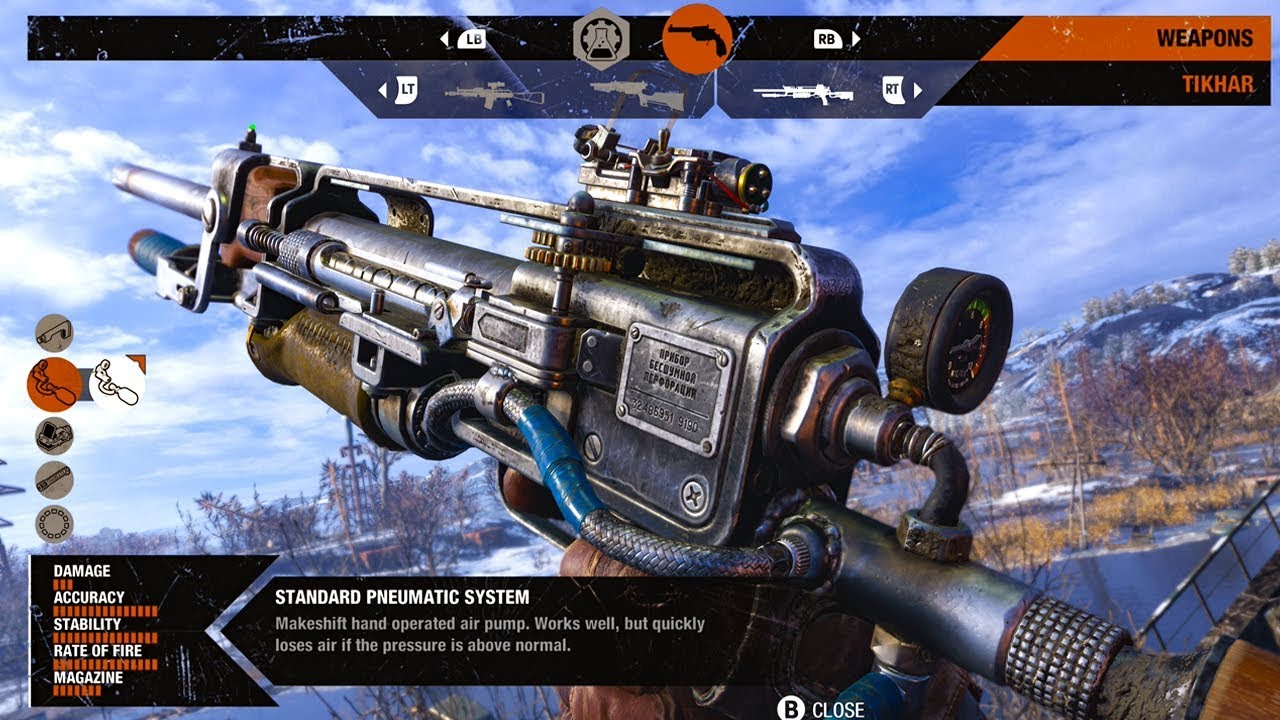The width and height of the screenshot is (1280, 720).
Task: Open the barrel attachment slot
Action: pyautogui.click(x=54, y=480)
